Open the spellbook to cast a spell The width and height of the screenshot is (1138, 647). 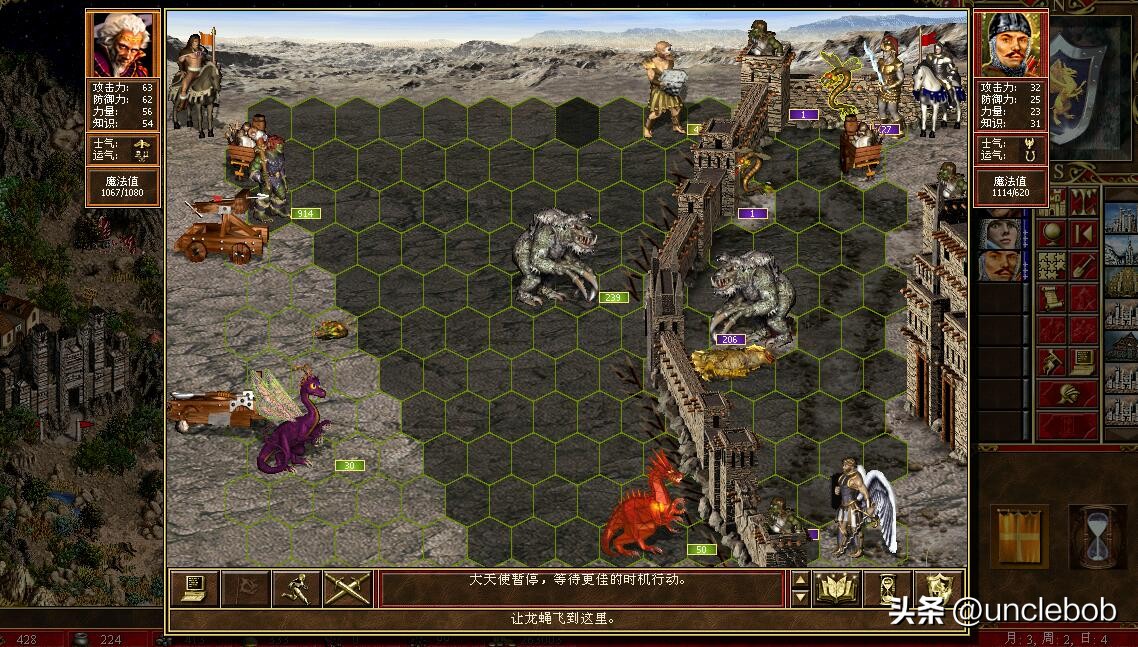[x=837, y=588]
